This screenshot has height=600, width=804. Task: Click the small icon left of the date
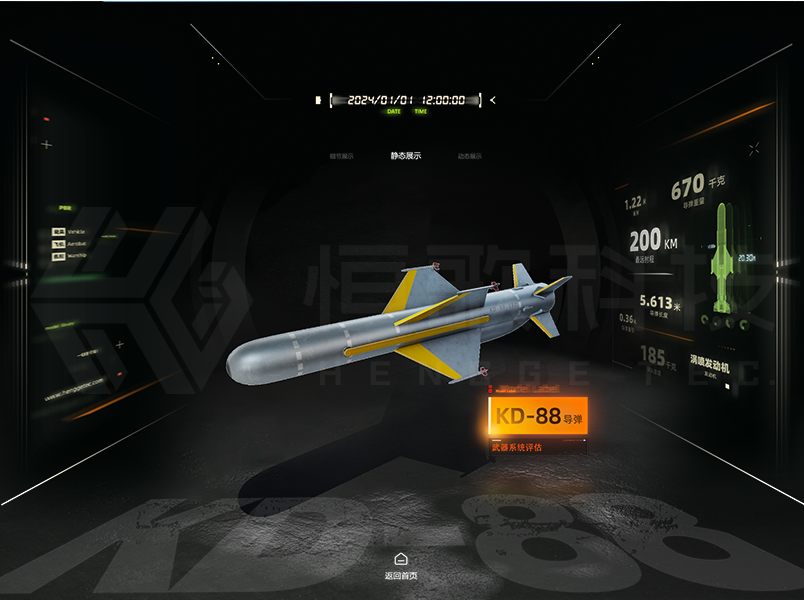tap(319, 100)
